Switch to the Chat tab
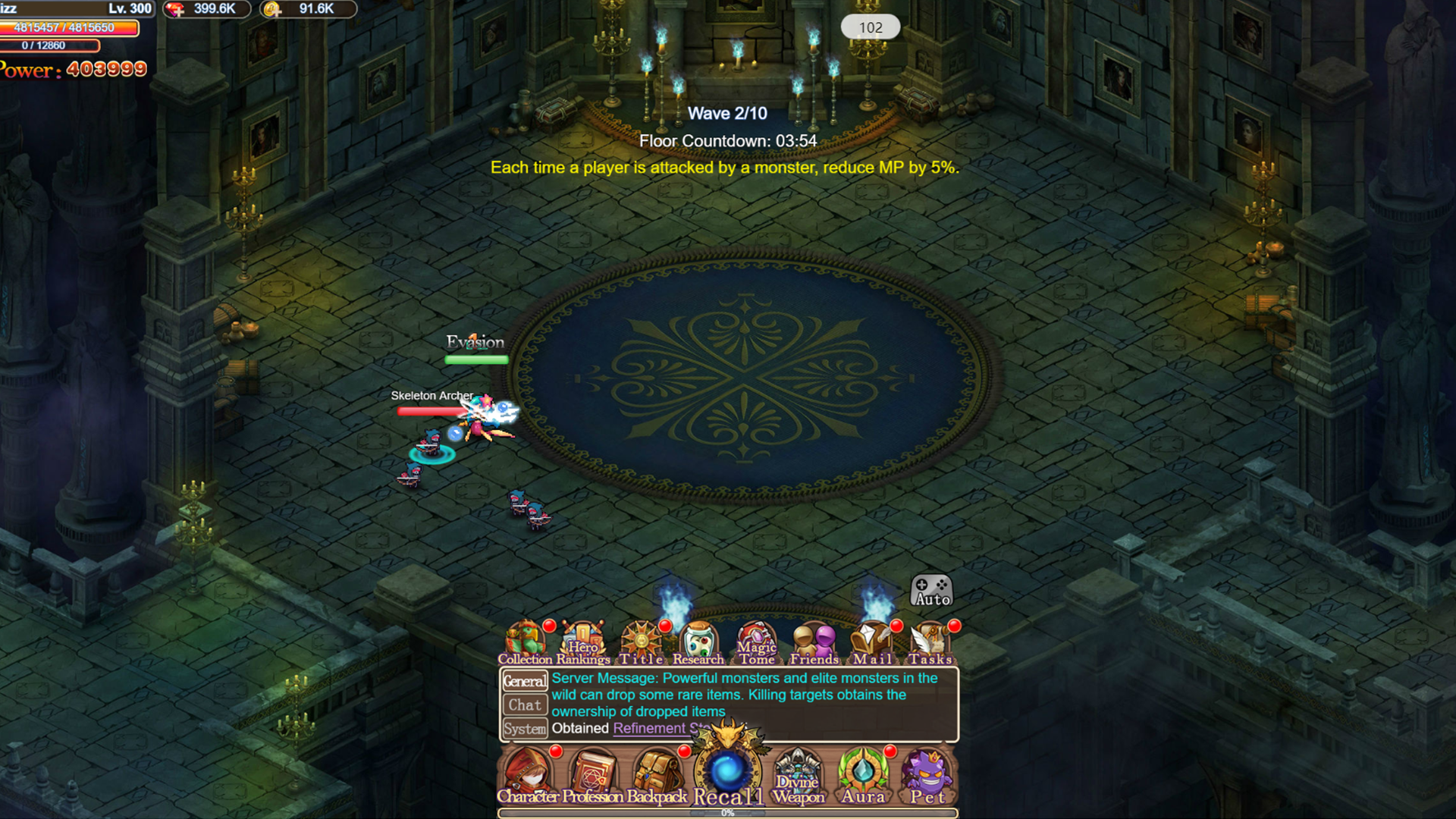The height and width of the screenshot is (819, 1456). pyautogui.click(x=525, y=704)
